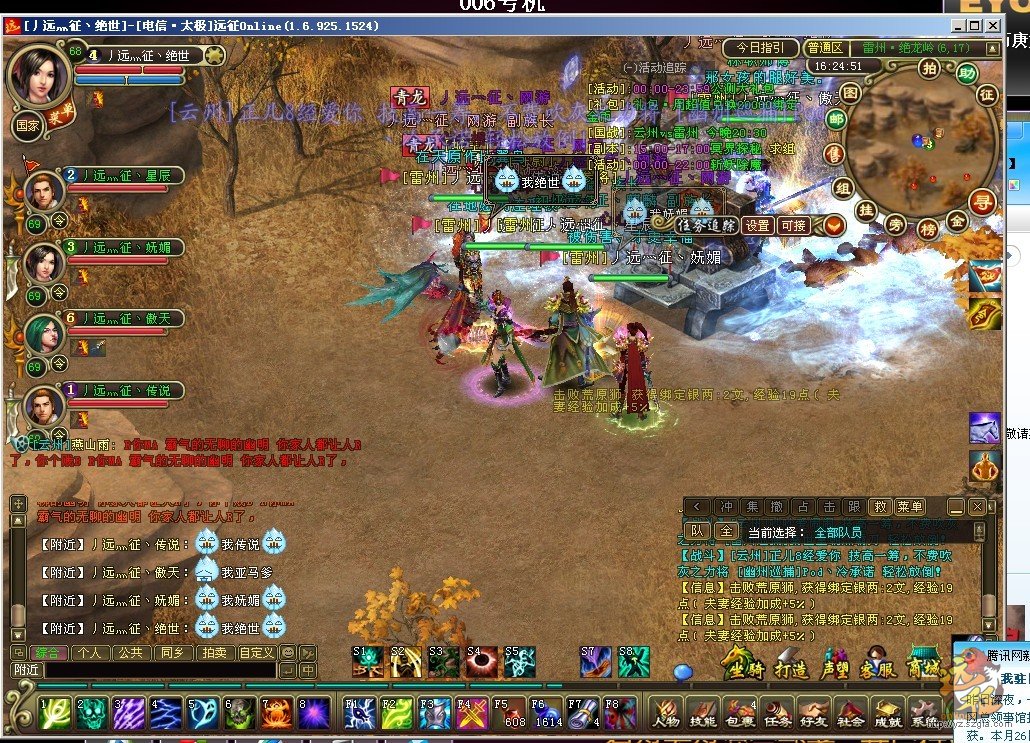The height and width of the screenshot is (743, 1030).
Task: Click the 榜 ranking button
Action: tap(927, 228)
